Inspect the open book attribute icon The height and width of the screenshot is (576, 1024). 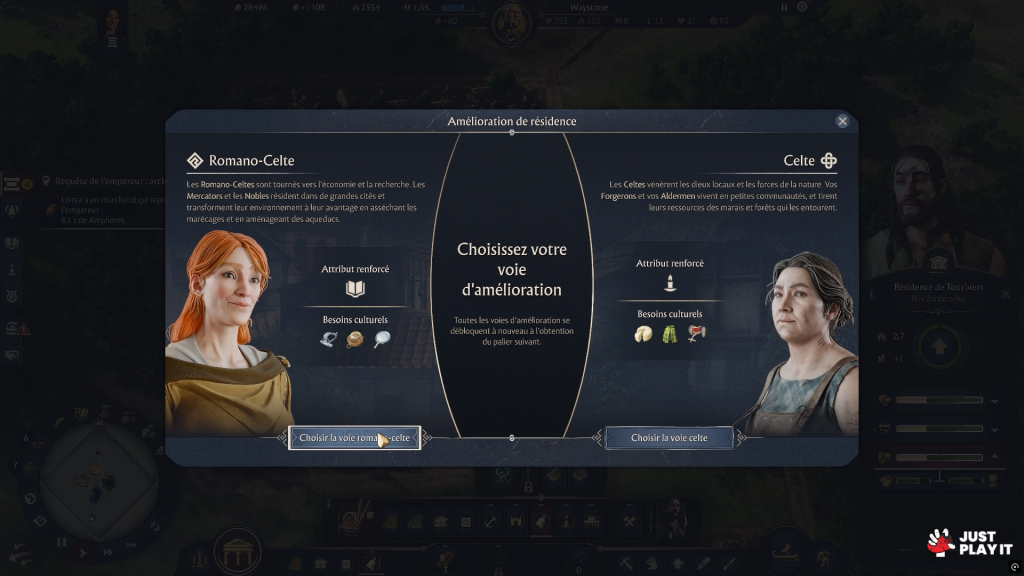coord(355,290)
